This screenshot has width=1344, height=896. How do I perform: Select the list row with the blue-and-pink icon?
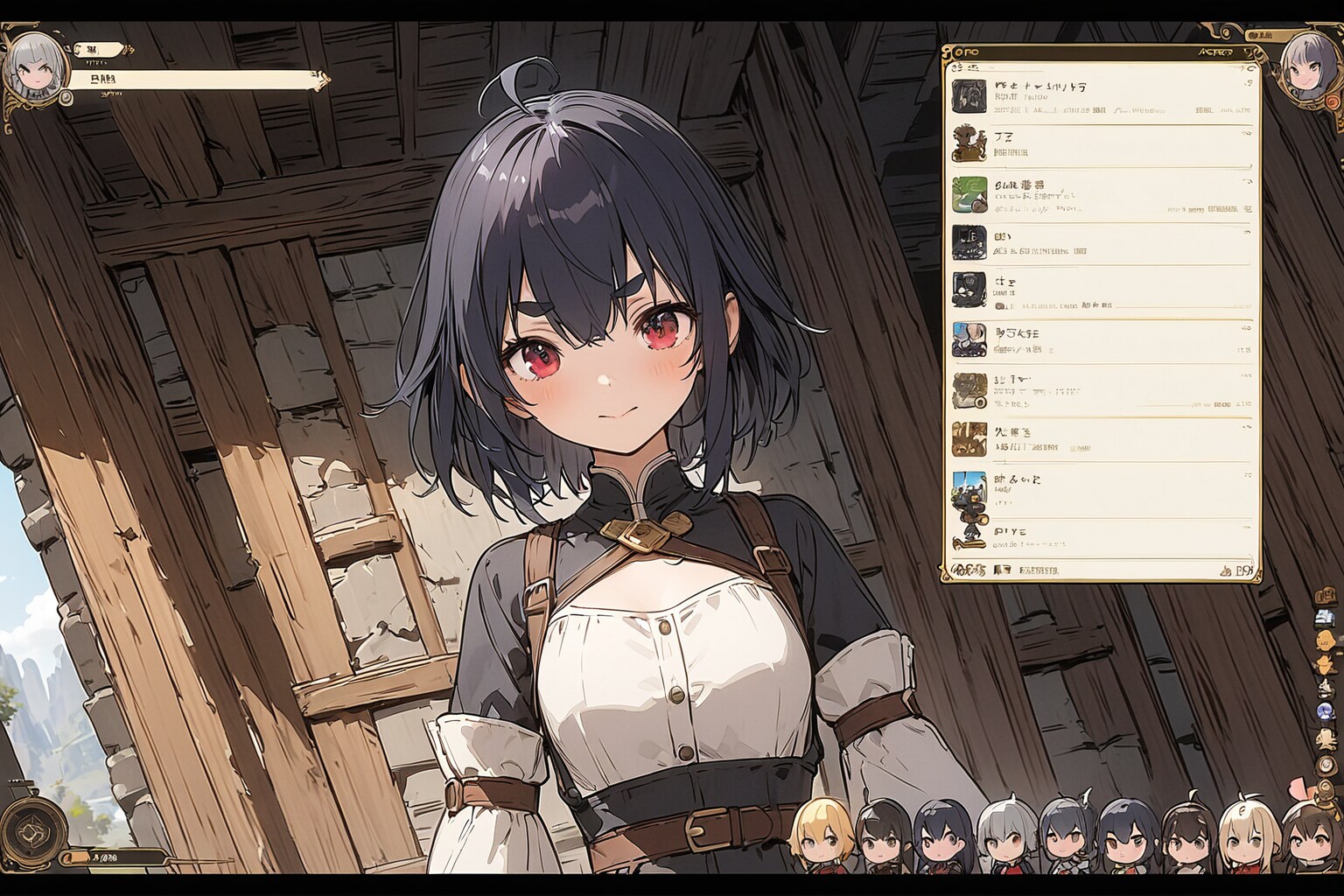1101,341
